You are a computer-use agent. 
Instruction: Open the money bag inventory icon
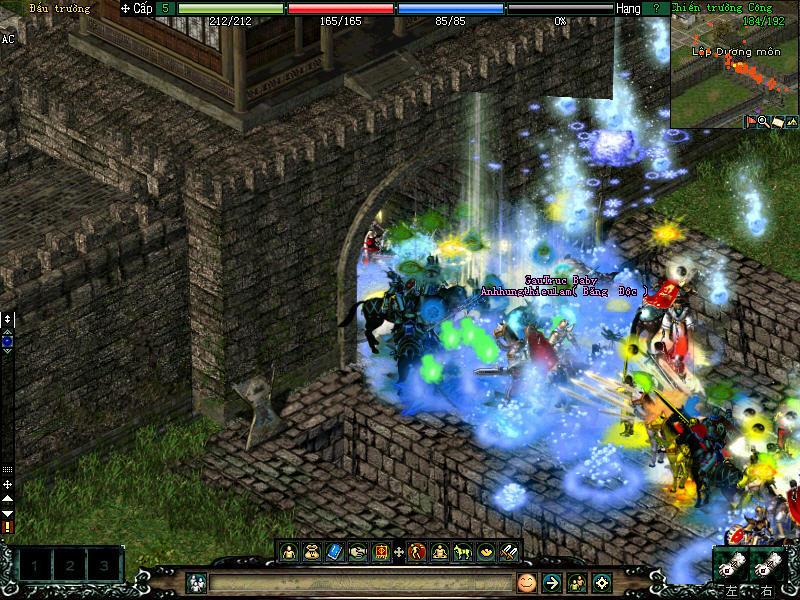[x=312, y=551]
